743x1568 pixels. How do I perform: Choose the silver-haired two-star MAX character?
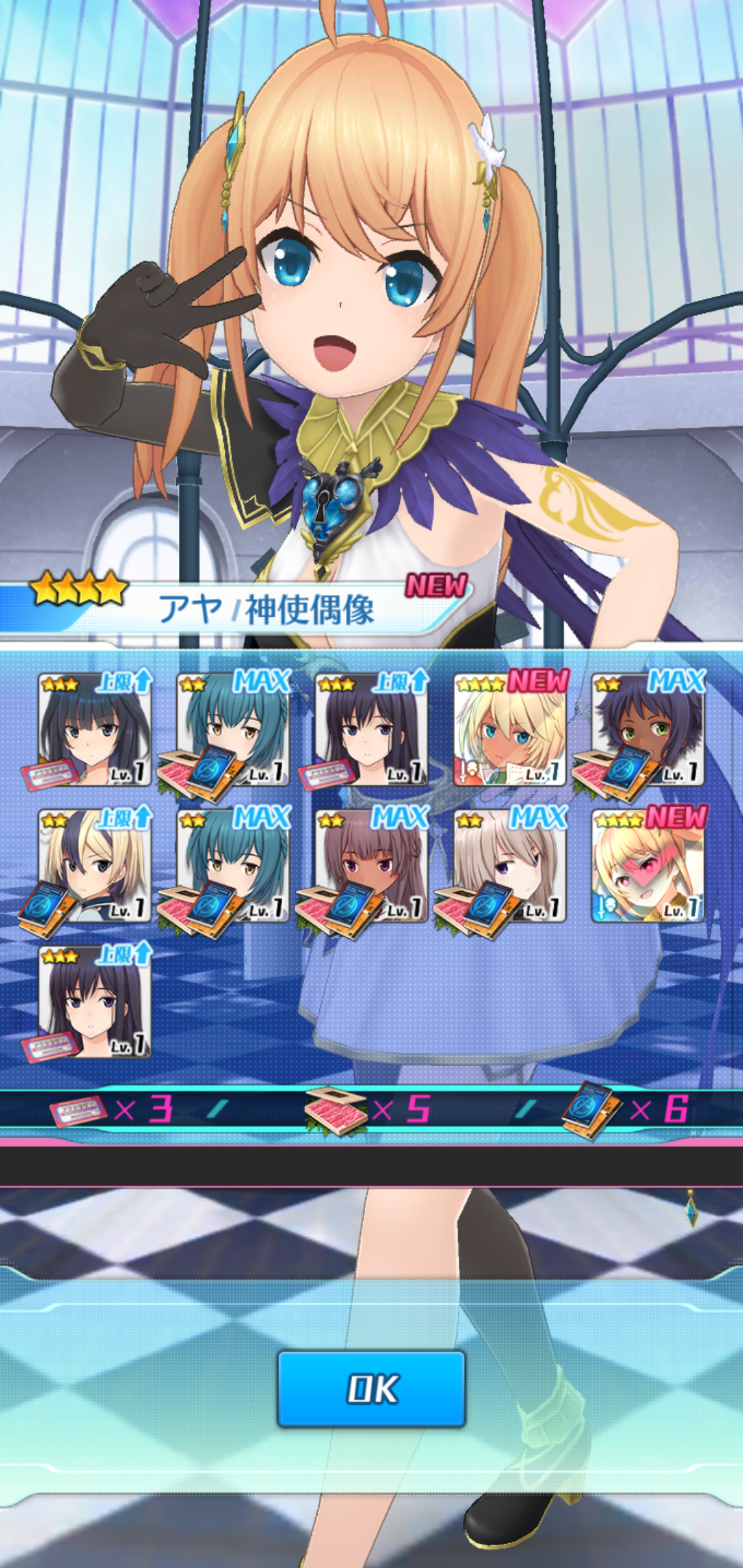510,865
